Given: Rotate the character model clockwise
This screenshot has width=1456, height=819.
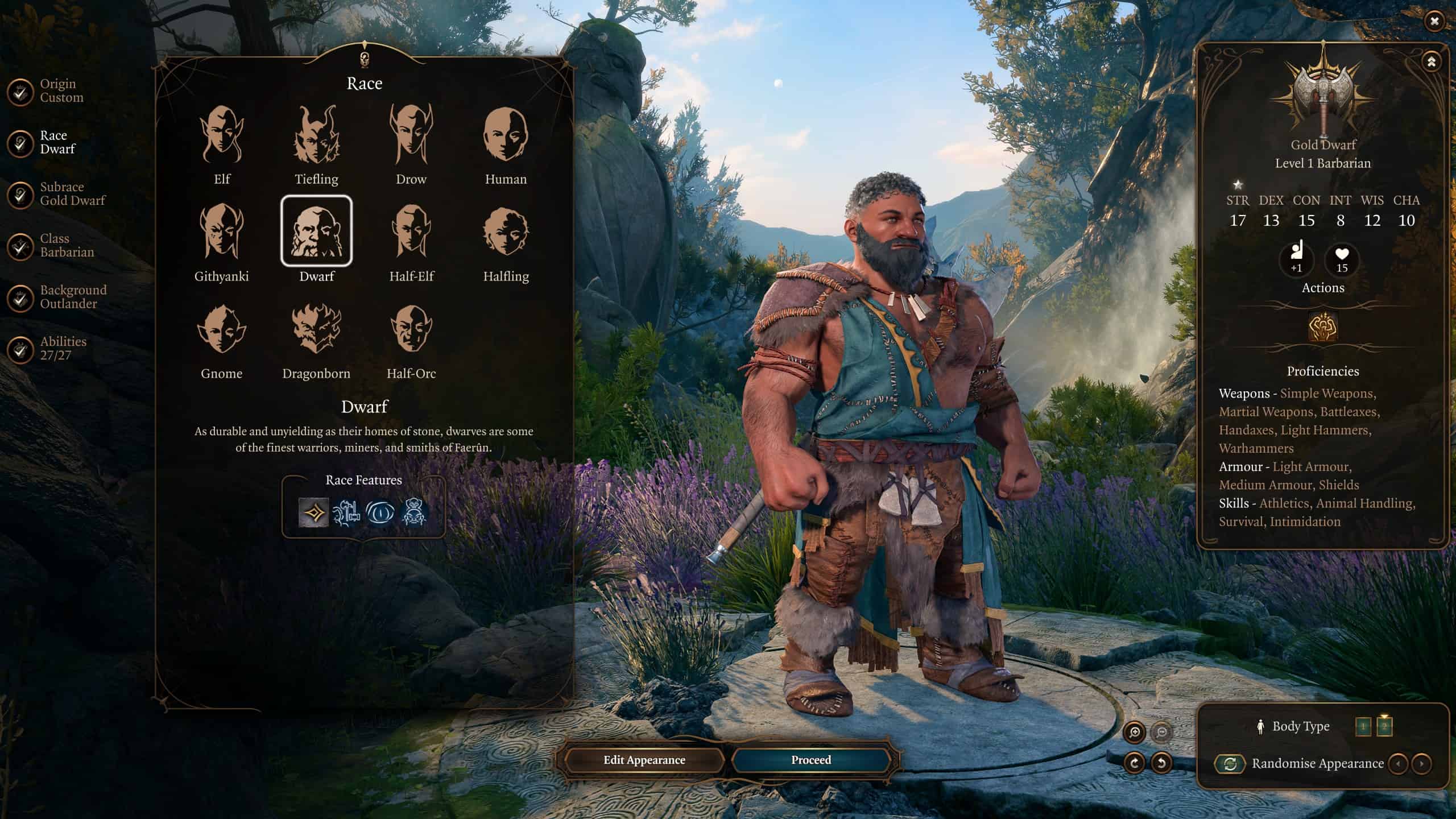Looking at the screenshot, I should (x=1134, y=763).
